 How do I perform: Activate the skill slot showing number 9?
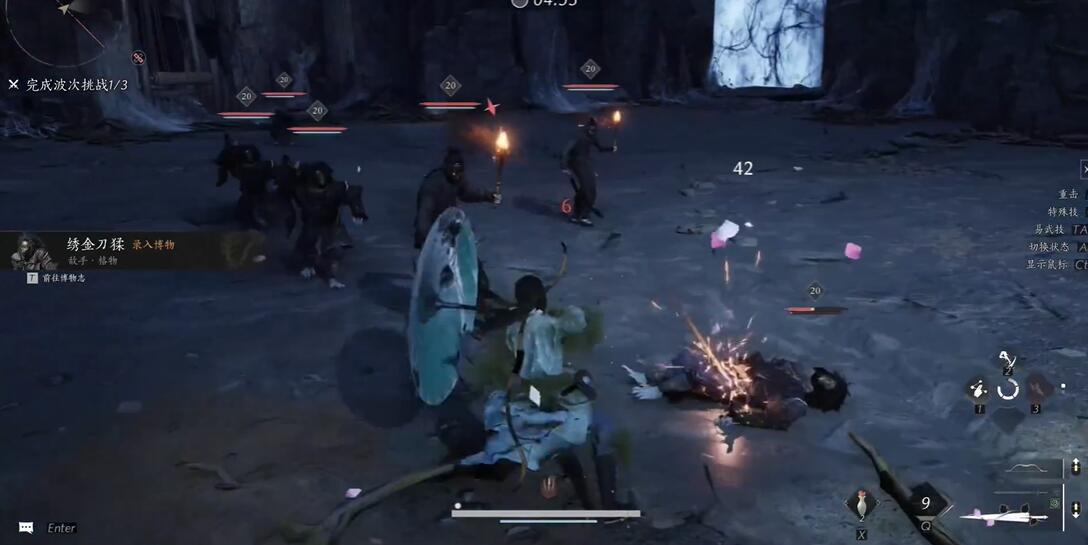click(927, 504)
